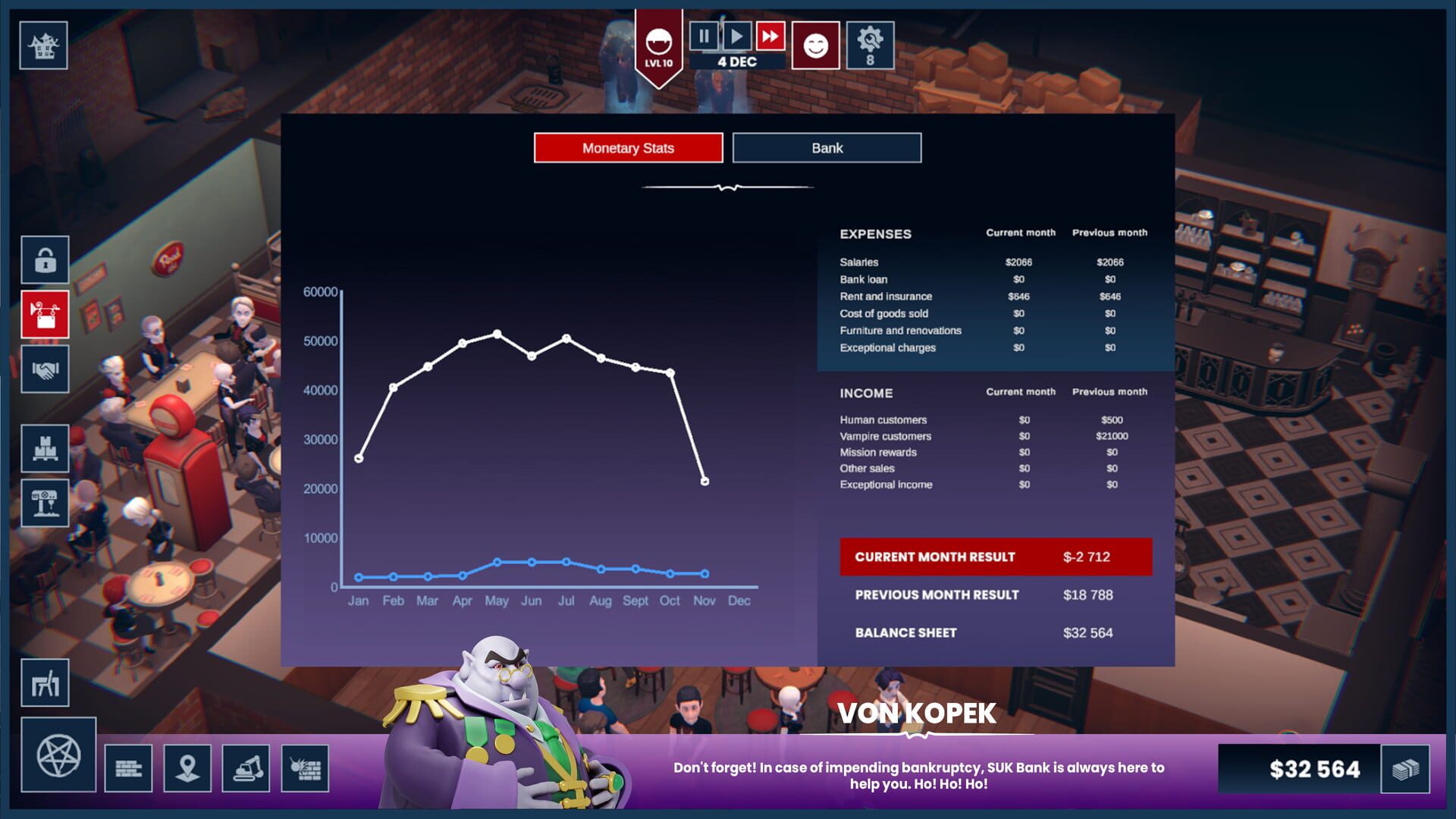
Task: Open the furniture placement panel
Action: [44, 682]
